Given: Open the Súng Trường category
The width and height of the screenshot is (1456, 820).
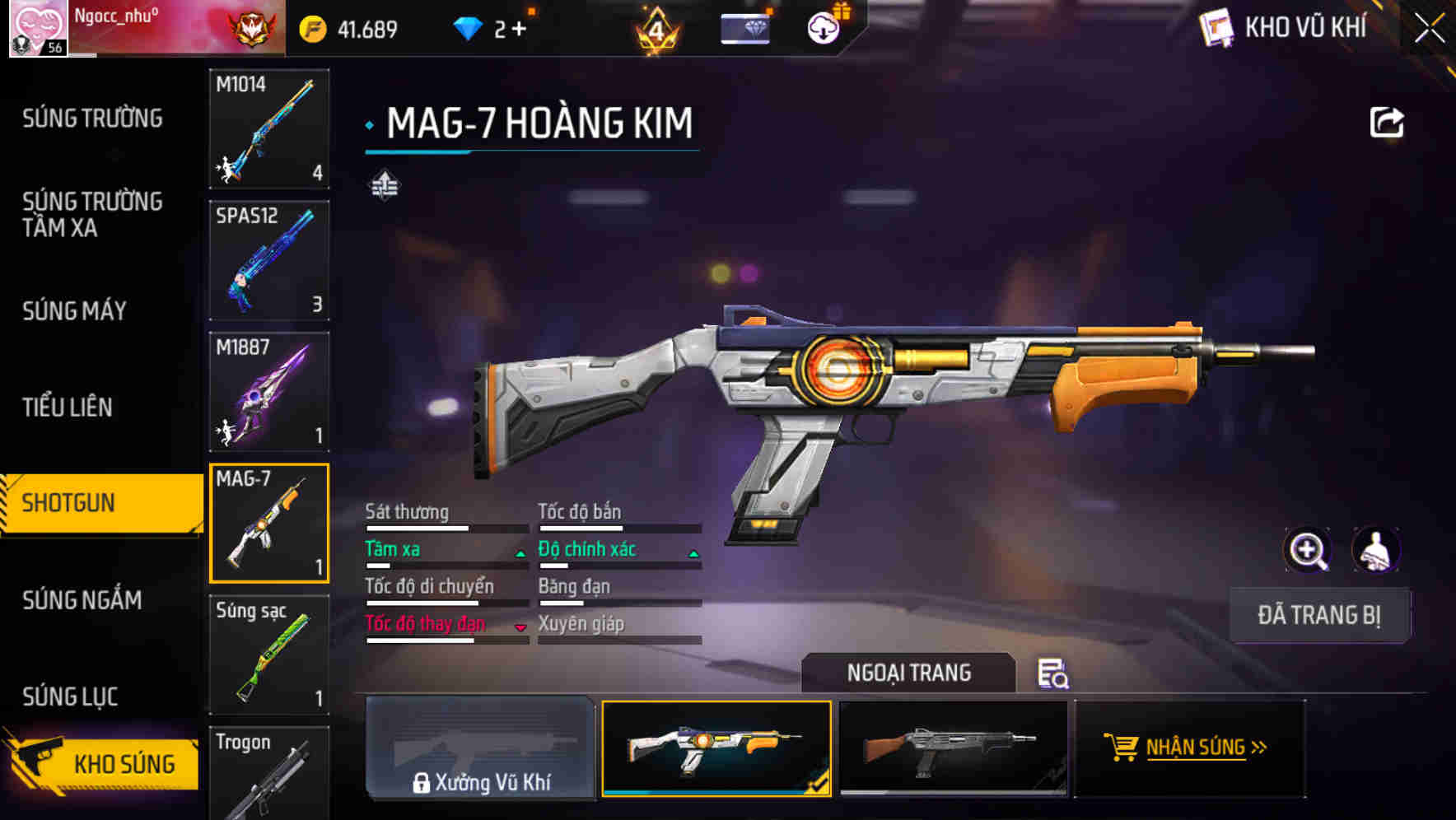Looking at the screenshot, I should [92, 119].
